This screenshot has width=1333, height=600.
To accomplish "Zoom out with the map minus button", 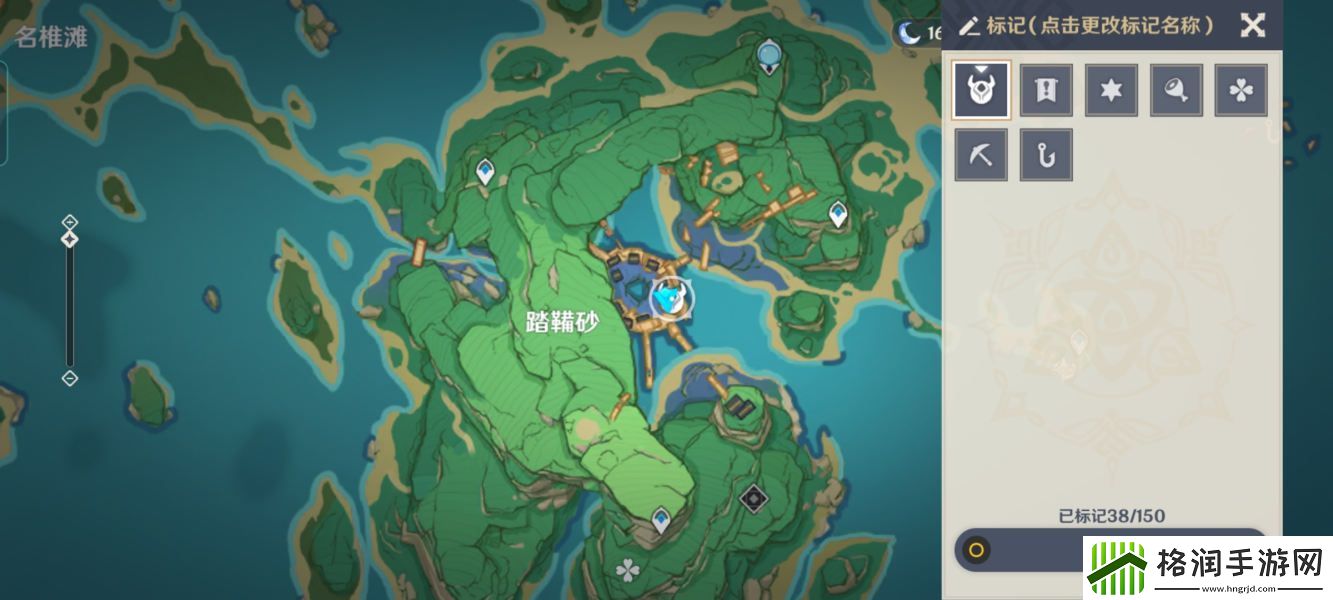I will pos(69,378).
